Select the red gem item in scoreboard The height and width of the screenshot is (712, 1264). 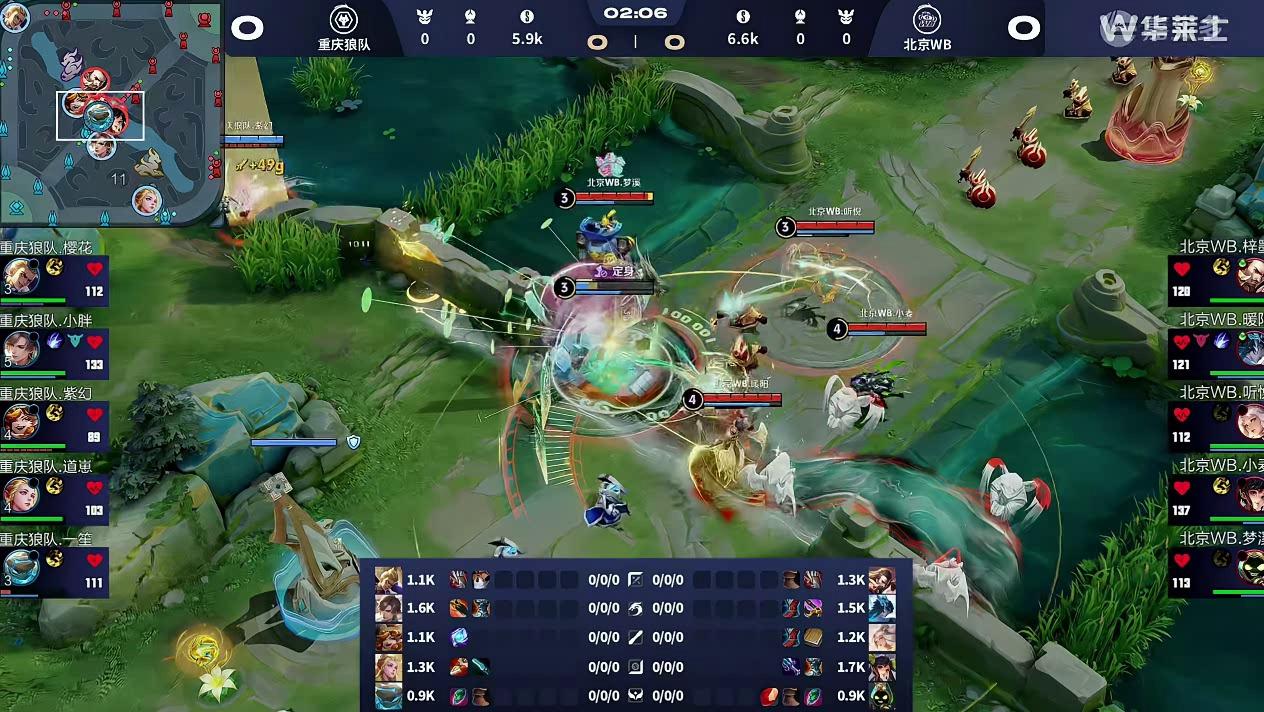pos(769,695)
